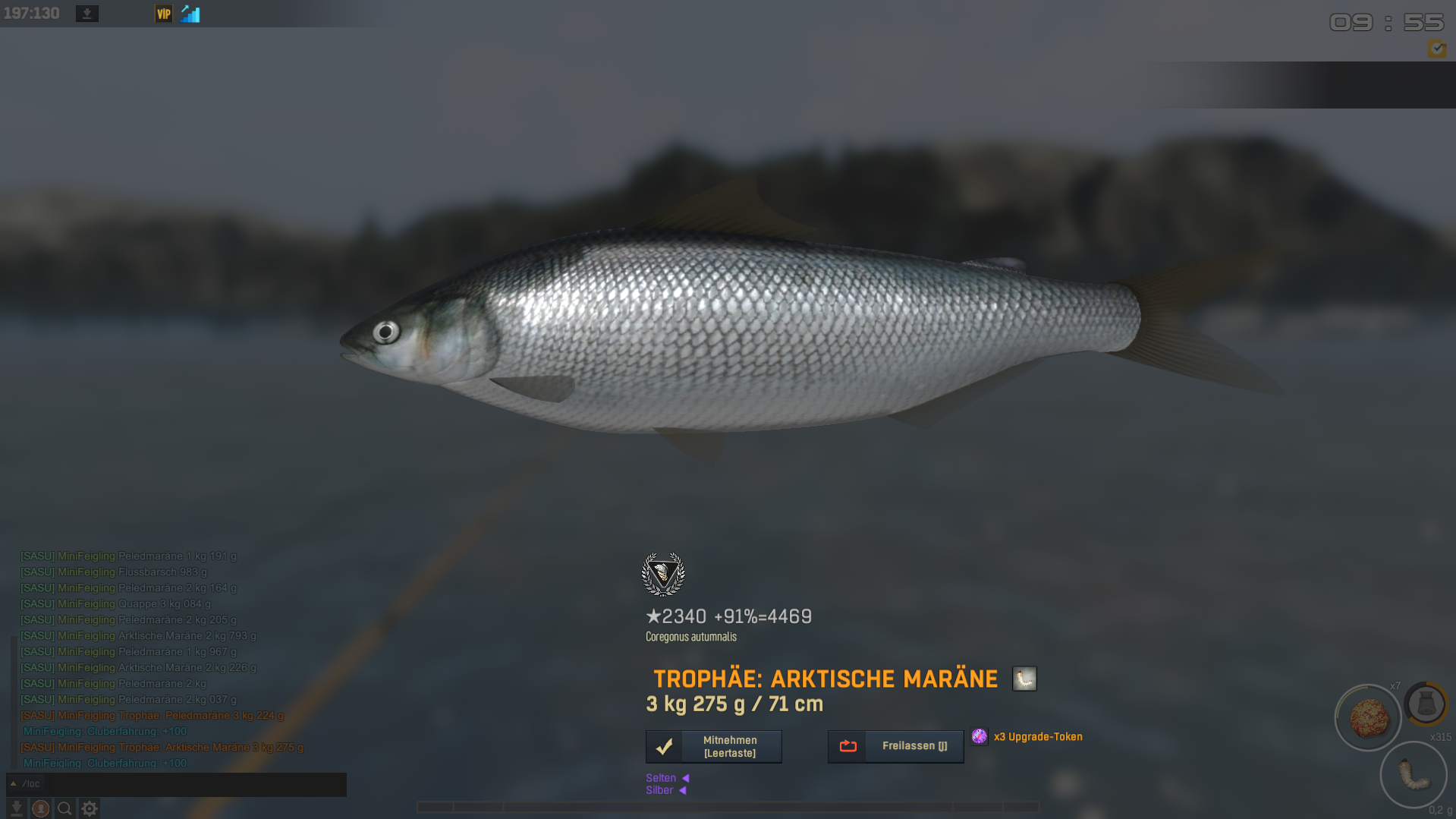Release the fish with Freilassen

(x=895, y=746)
